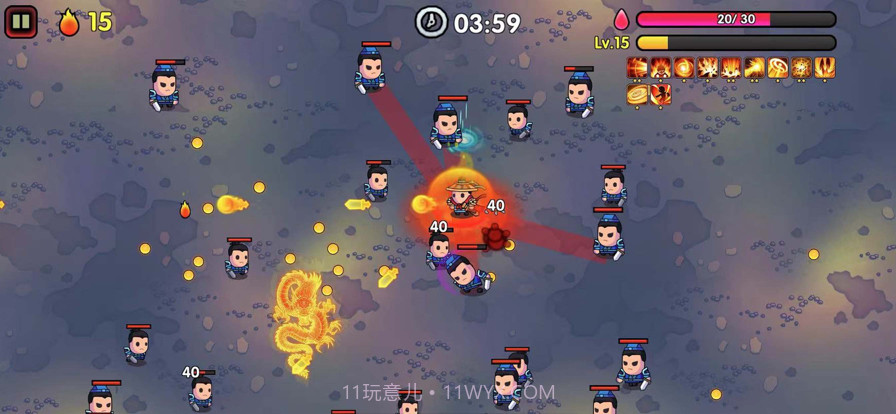This screenshot has width=896, height=414.
Task: Click the three fire claws skill icon
Action: coord(825,67)
